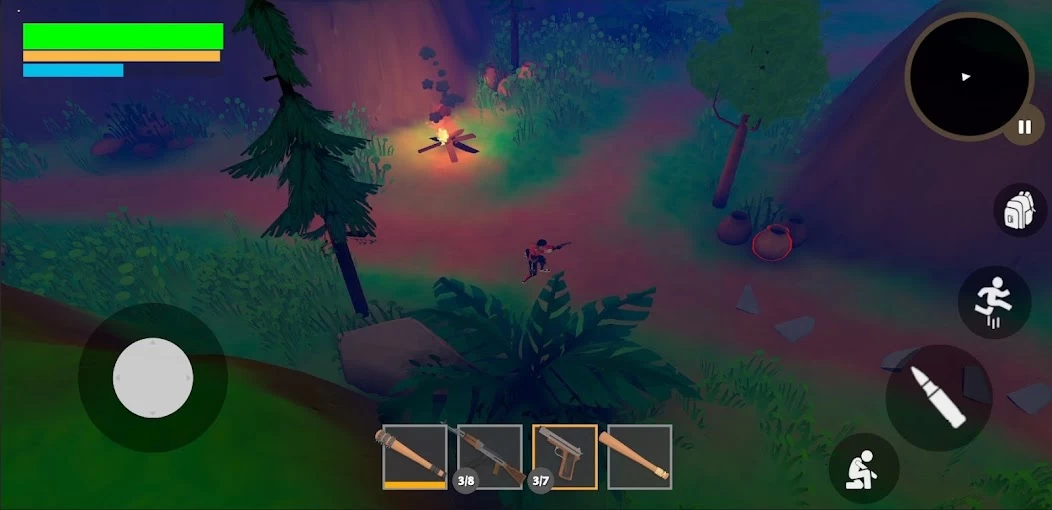Fire the weapon with the bullet button

(x=938, y=397)
